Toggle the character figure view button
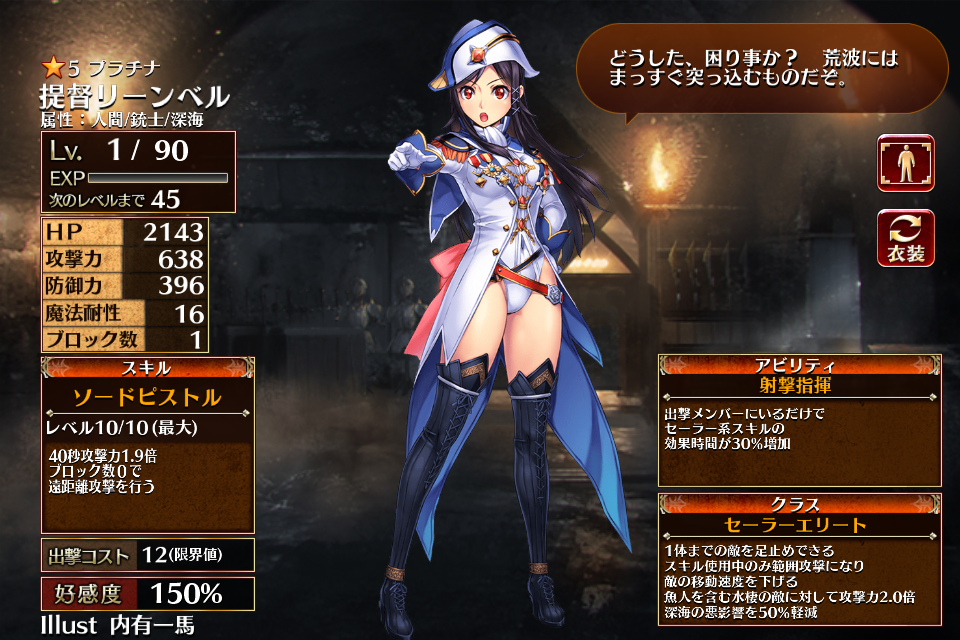Image resolution: width=960 pixels, height=640 pixels. pos(905,163)
